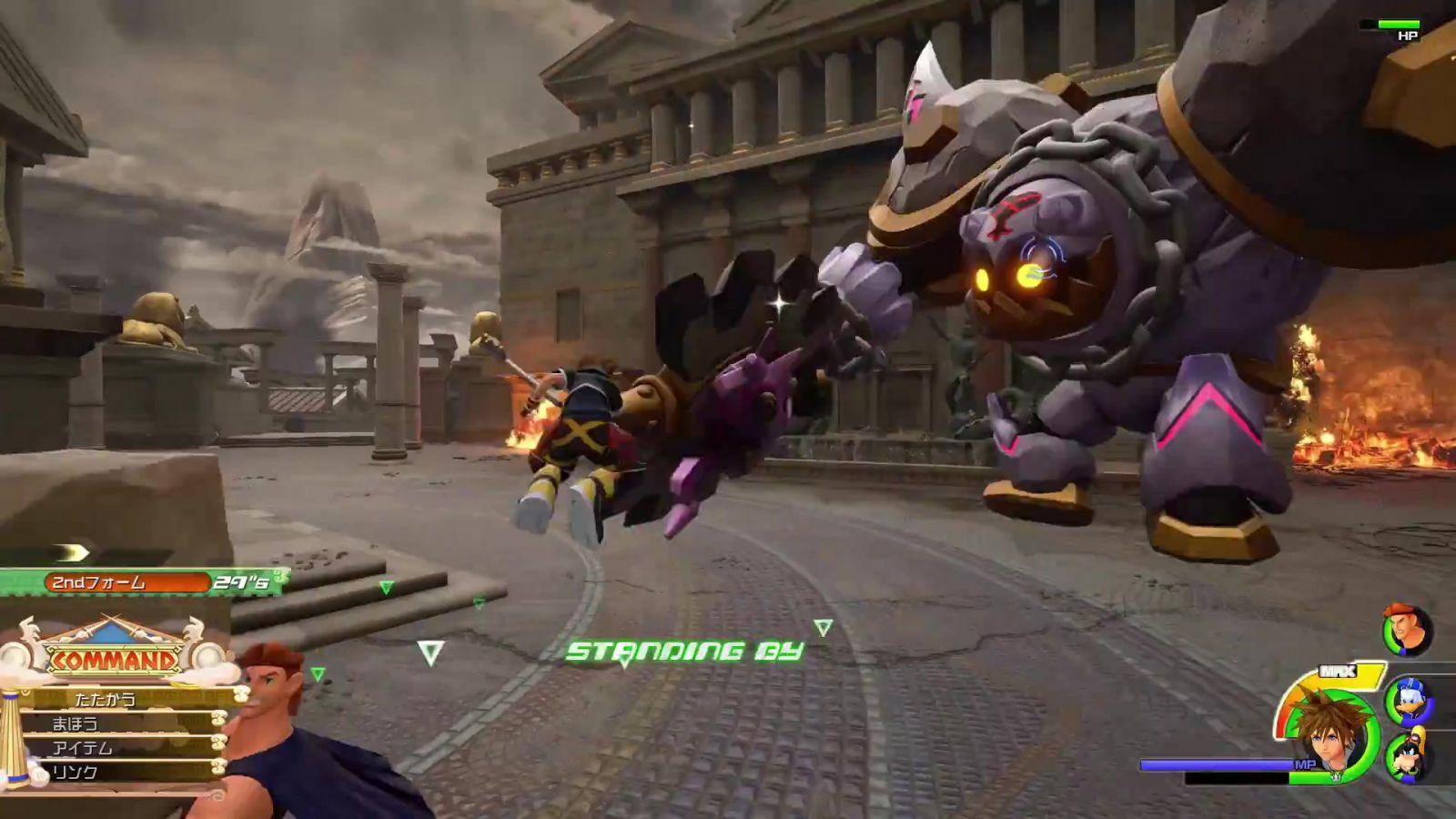
Task: Choose the まほう magic command
Action: pos(118,723)
